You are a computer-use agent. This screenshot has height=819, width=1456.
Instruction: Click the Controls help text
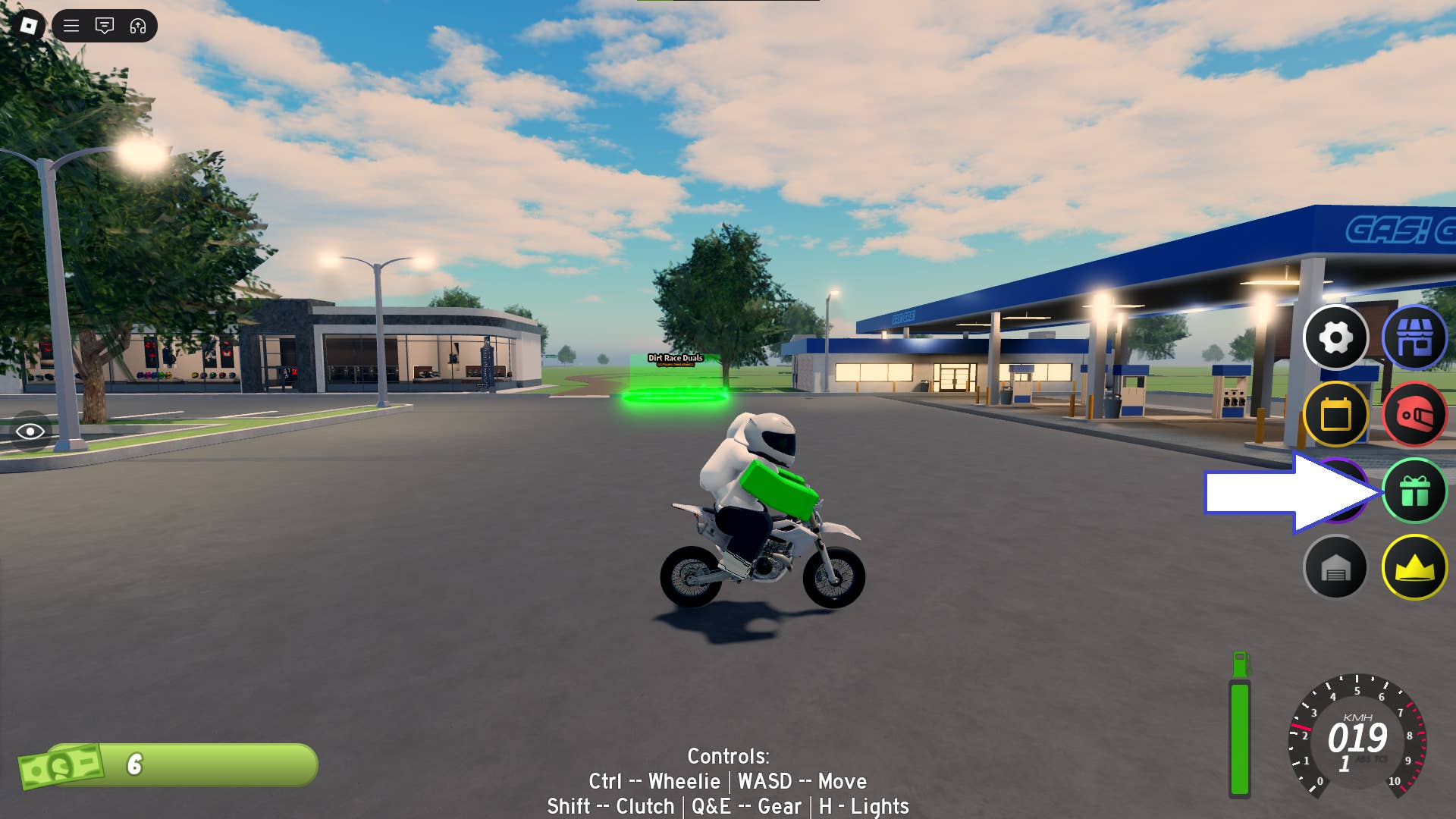point(728,781)
